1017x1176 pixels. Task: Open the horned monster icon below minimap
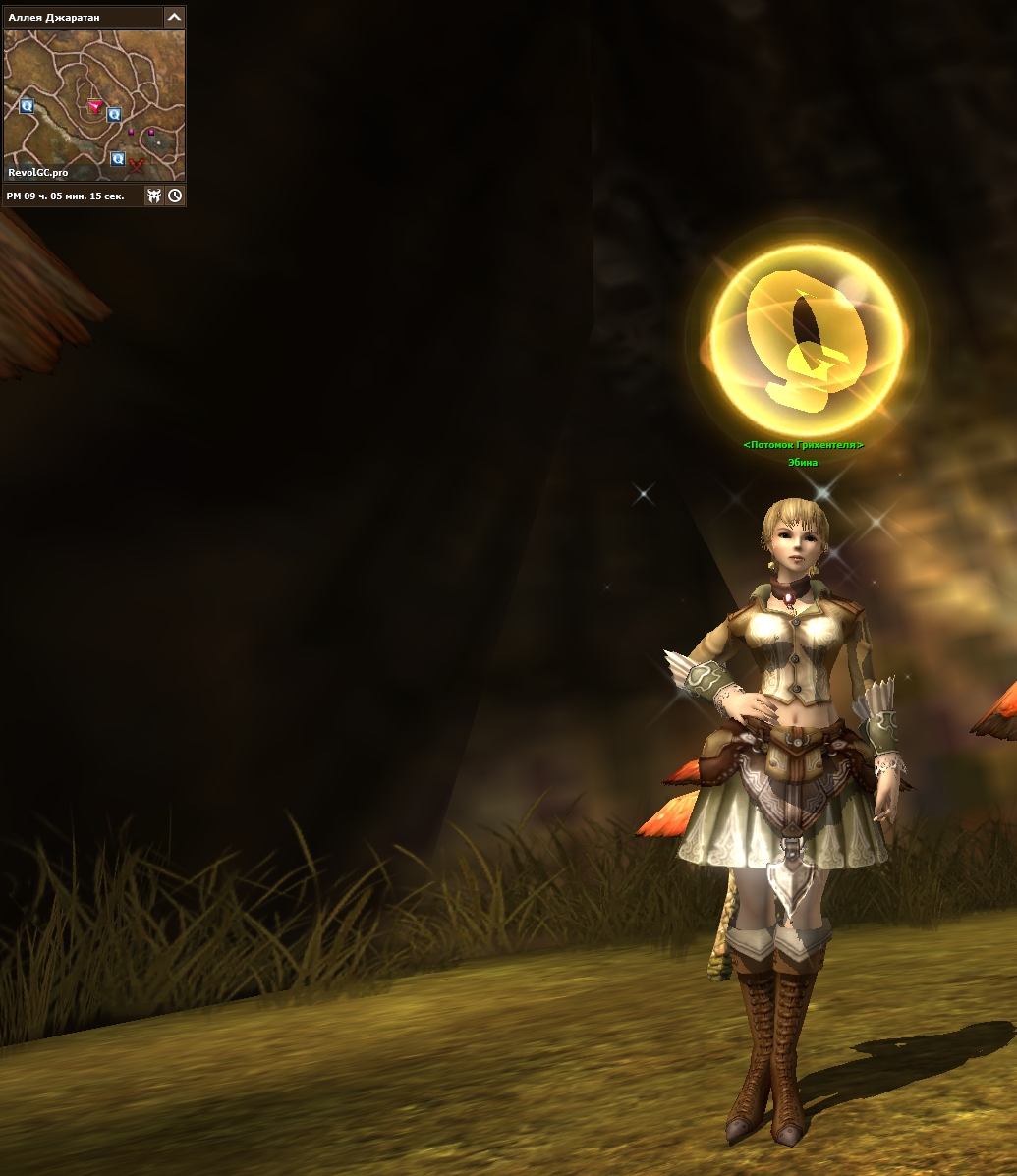coord(154,196)
